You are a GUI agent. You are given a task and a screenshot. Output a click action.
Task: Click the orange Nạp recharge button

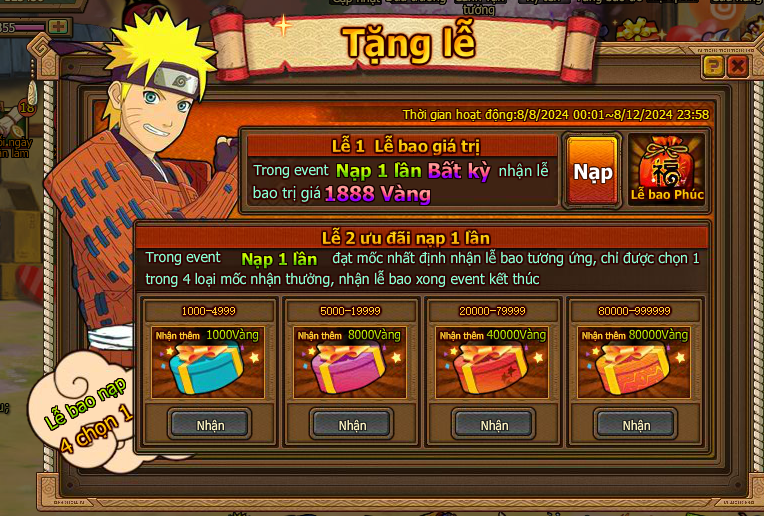click(593, 171)
